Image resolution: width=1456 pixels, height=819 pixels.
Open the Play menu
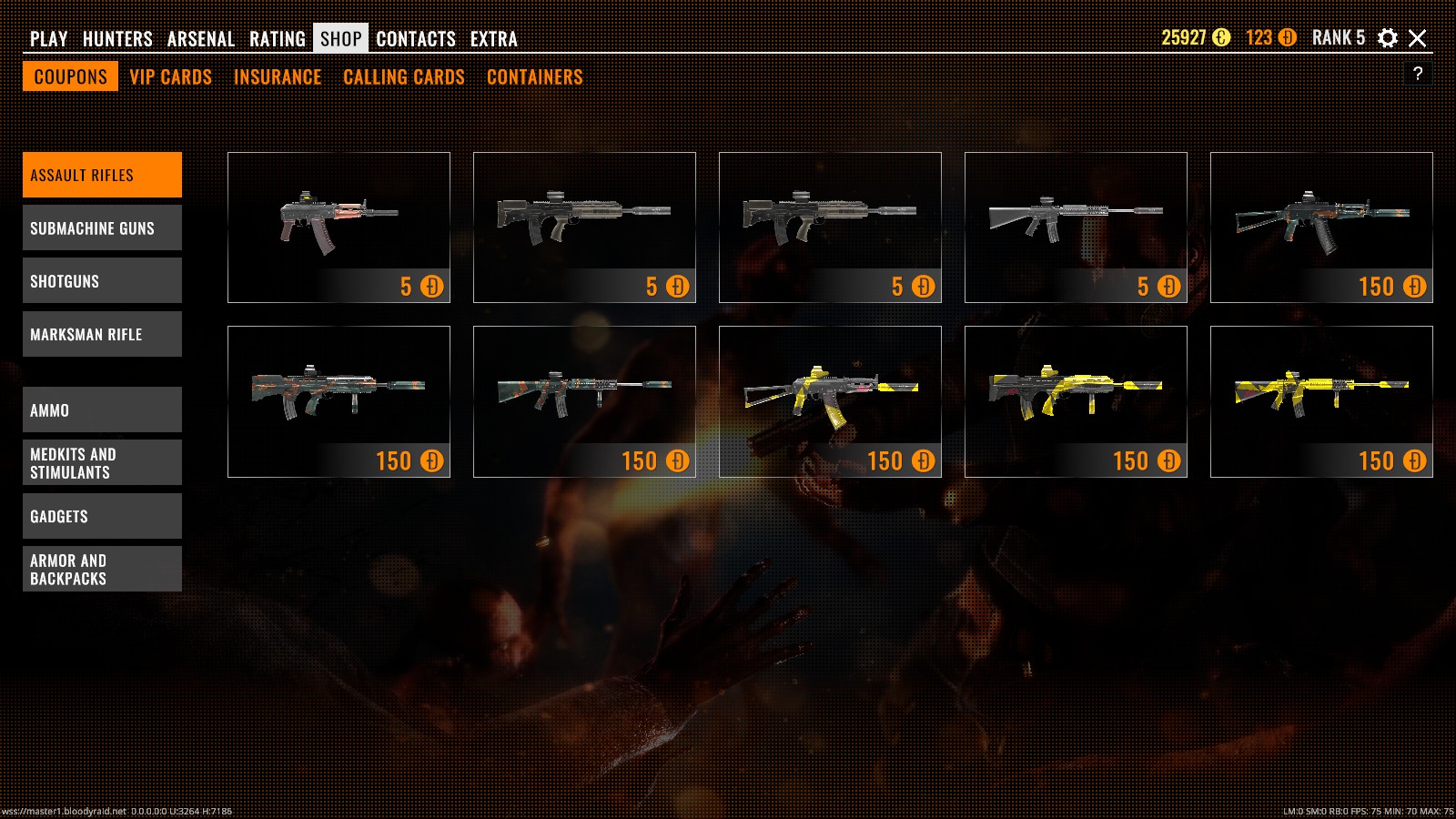click(x=48, y=38)
